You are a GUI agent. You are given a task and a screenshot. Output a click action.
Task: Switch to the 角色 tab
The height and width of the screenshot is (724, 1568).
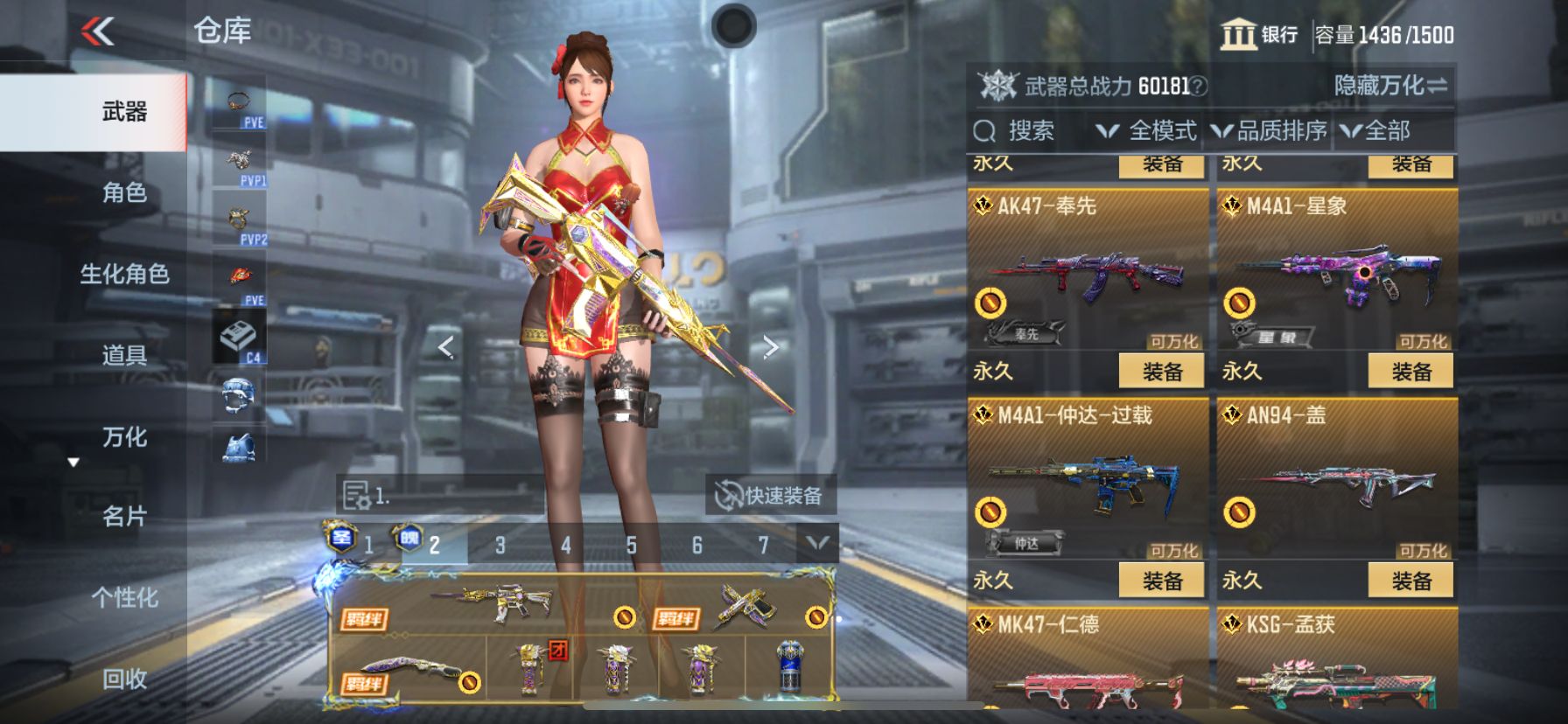tap(124, 192)
